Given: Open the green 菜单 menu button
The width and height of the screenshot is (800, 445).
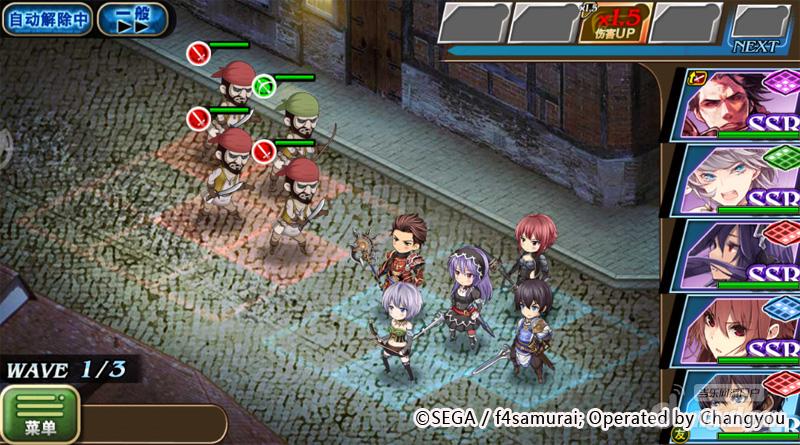Looking at the screenshot, I should coord(40,414).
